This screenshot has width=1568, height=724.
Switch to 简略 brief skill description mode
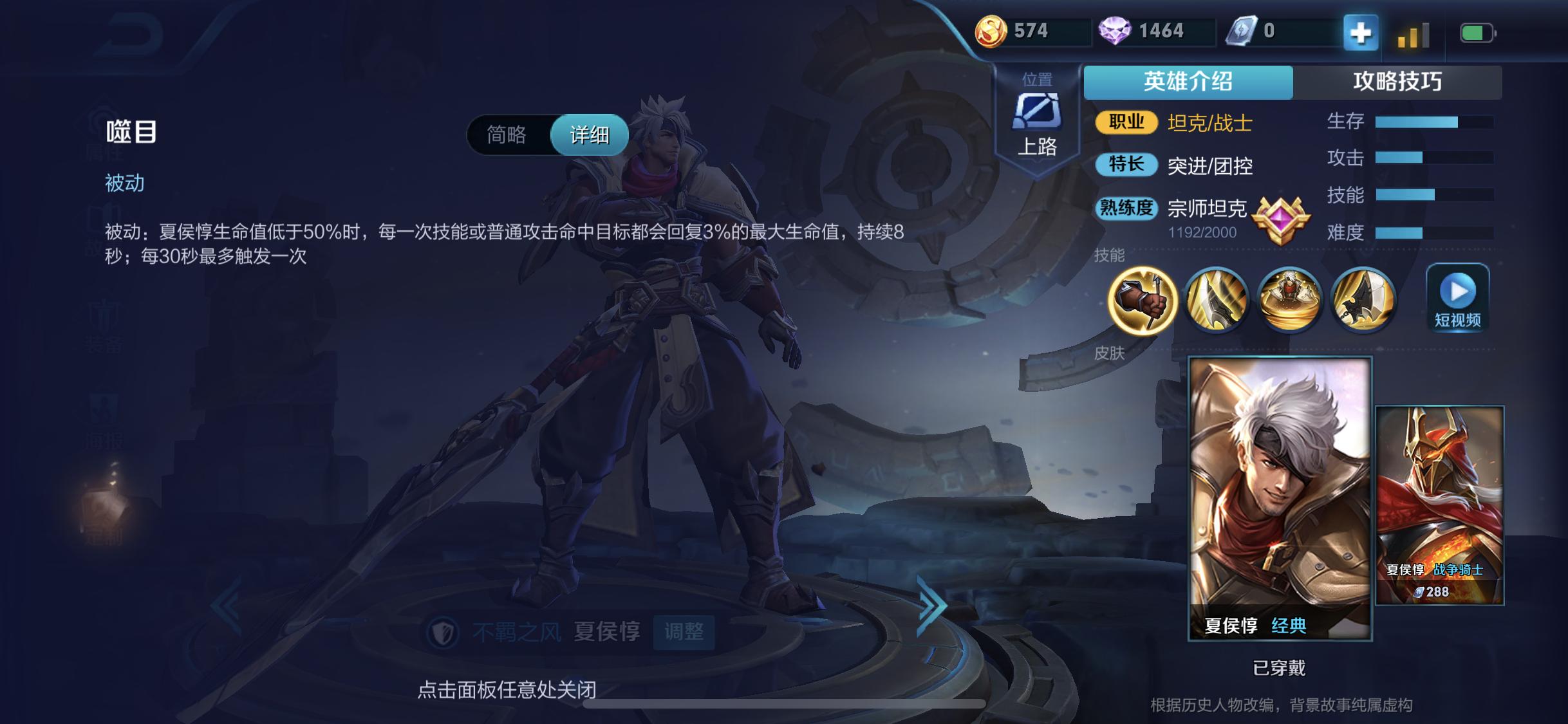[505, 134]
